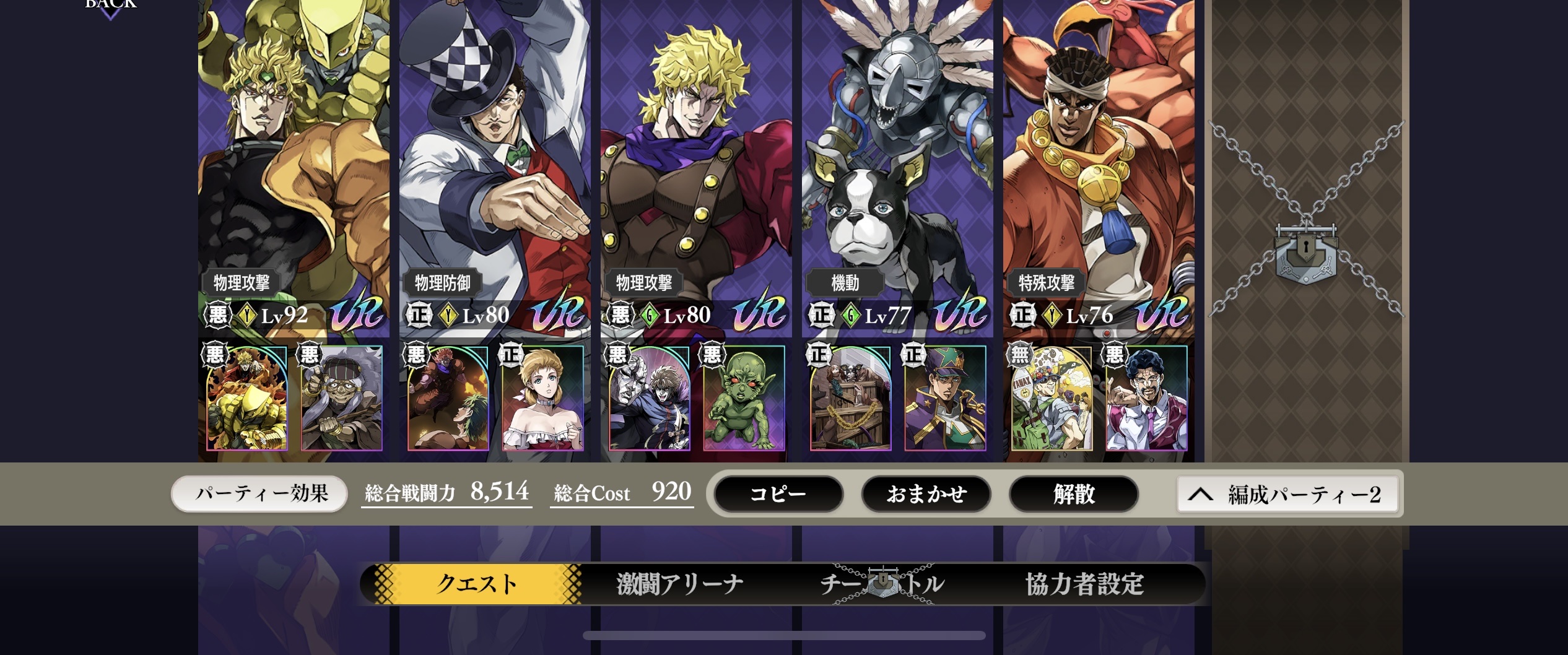Go back with the BACK button

[x=110, y=5]
